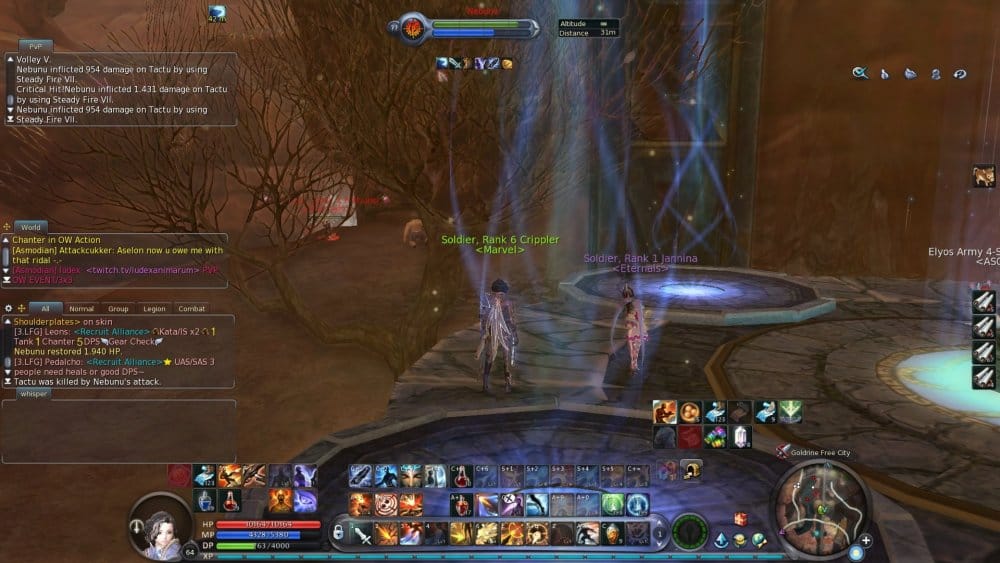
Task: Open the pet icon with the brown dog
Action: 984,177
